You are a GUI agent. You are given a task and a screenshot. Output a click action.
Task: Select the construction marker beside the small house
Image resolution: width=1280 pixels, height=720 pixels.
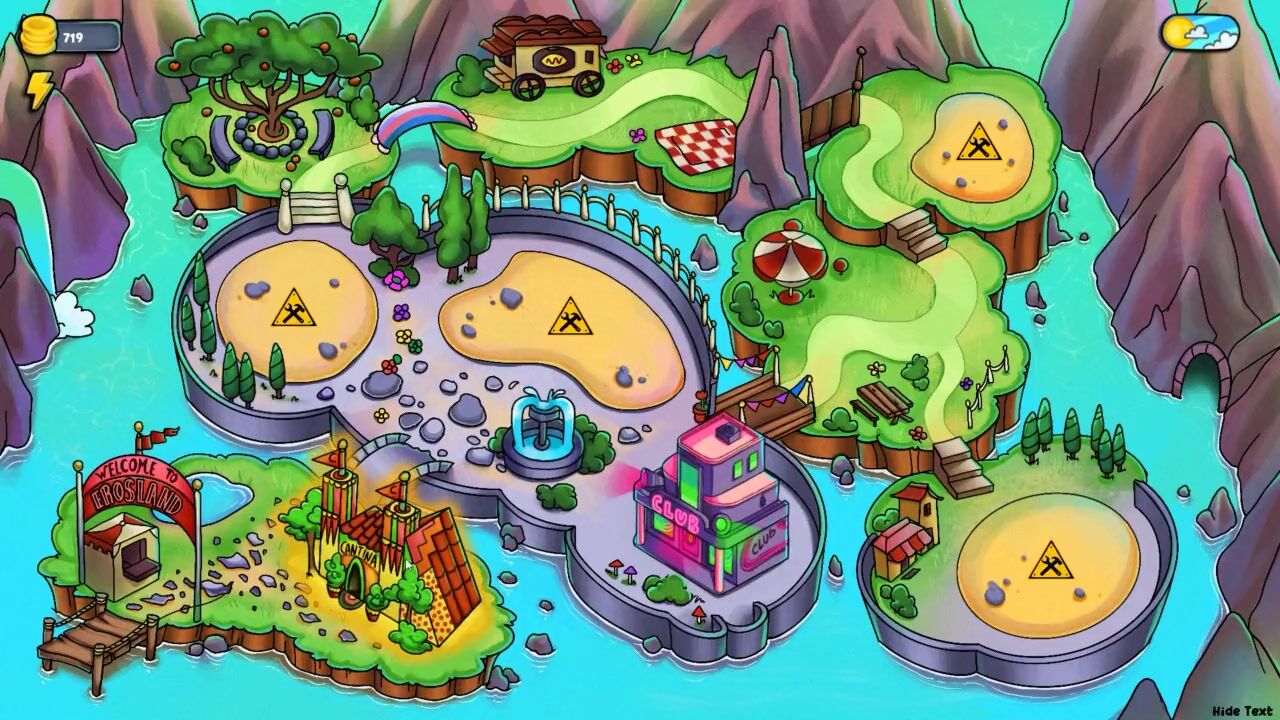(1050, 561)
